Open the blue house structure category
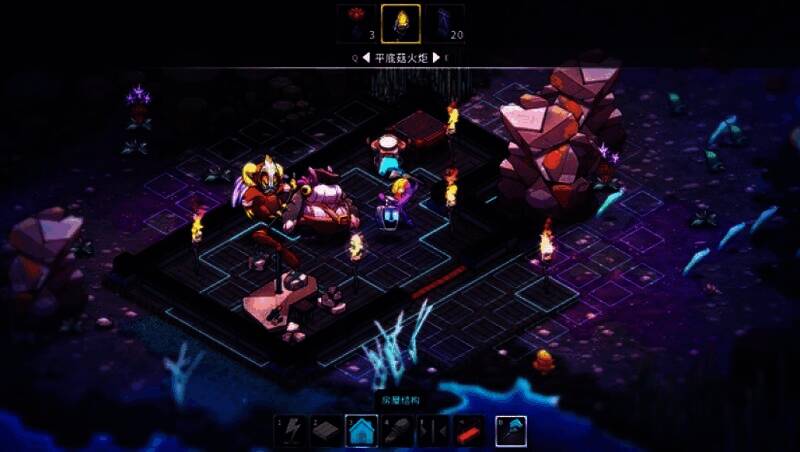This screenshot has width=800, height=452. [361, 430]
